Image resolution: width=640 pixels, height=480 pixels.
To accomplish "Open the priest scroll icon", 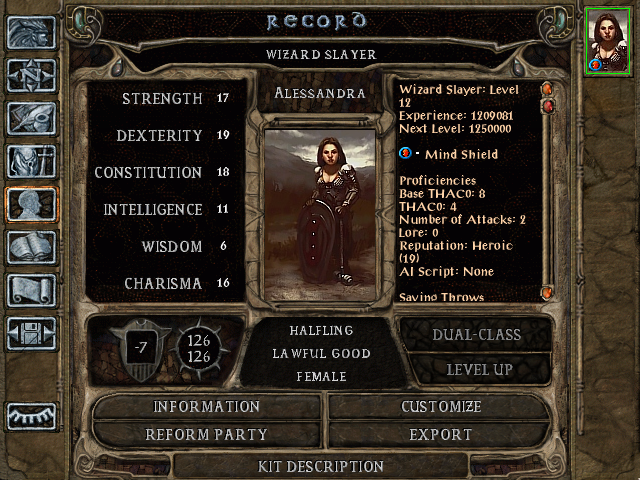I will tap(31, 290).
